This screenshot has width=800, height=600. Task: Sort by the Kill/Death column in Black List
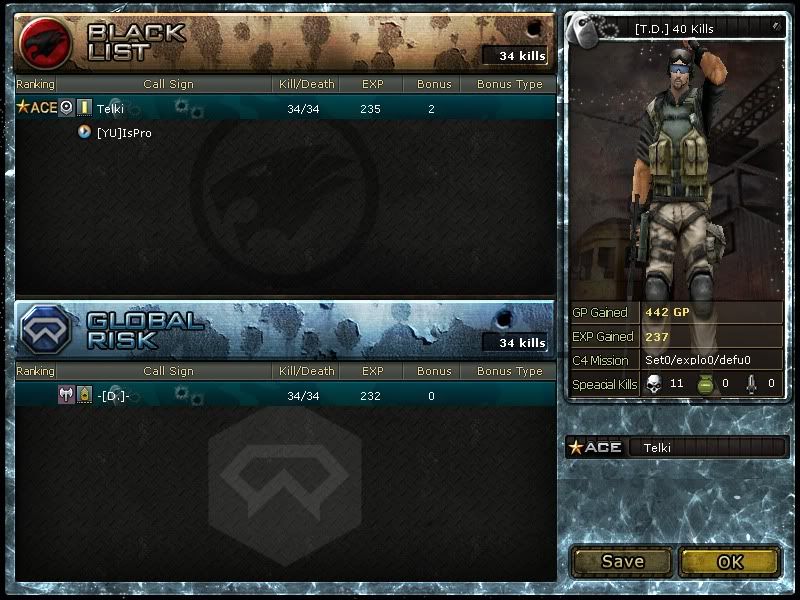click(305, 84)
